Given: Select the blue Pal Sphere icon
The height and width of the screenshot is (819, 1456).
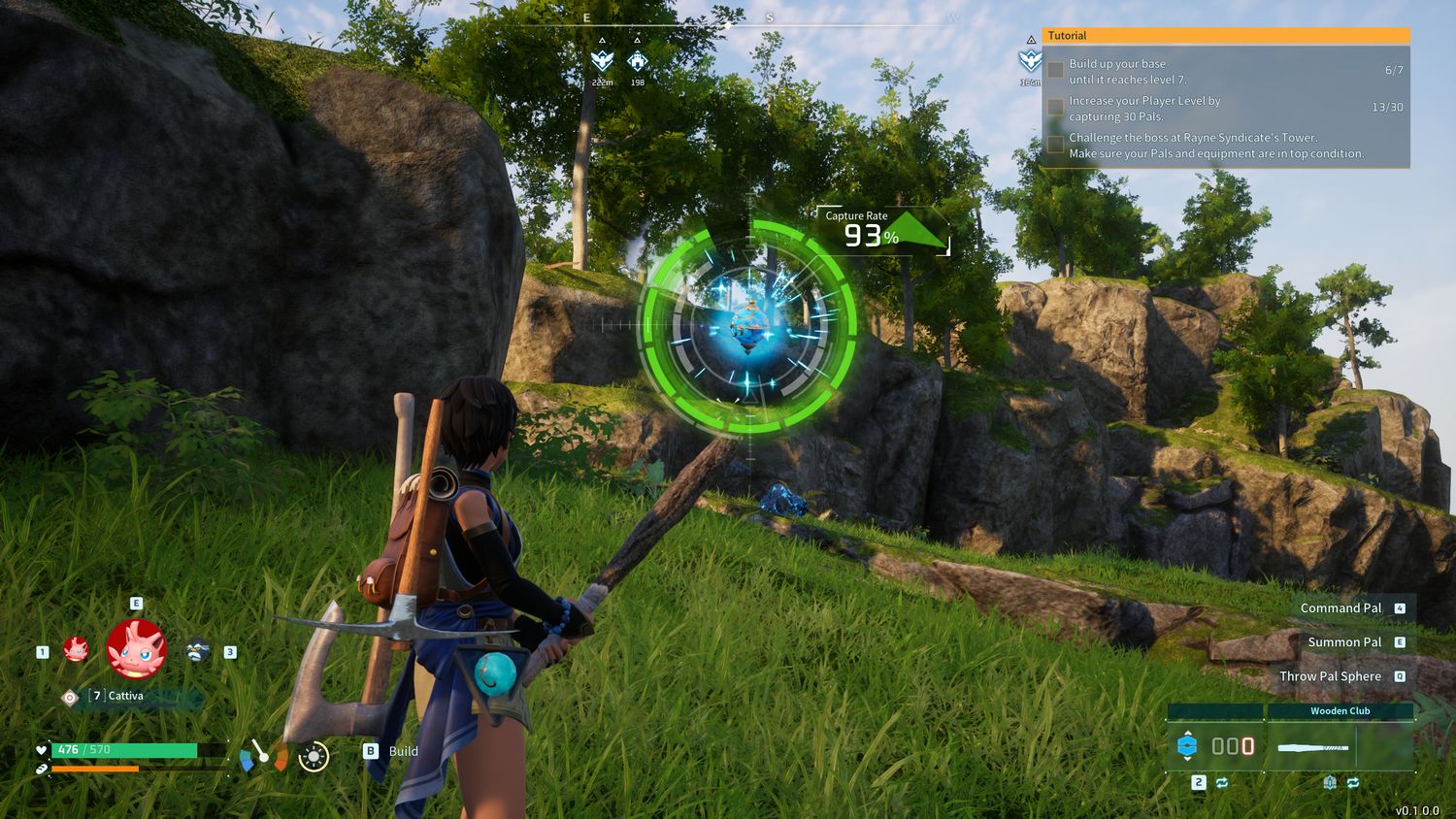Looking at the screenshot, I should click(1187, 745).
